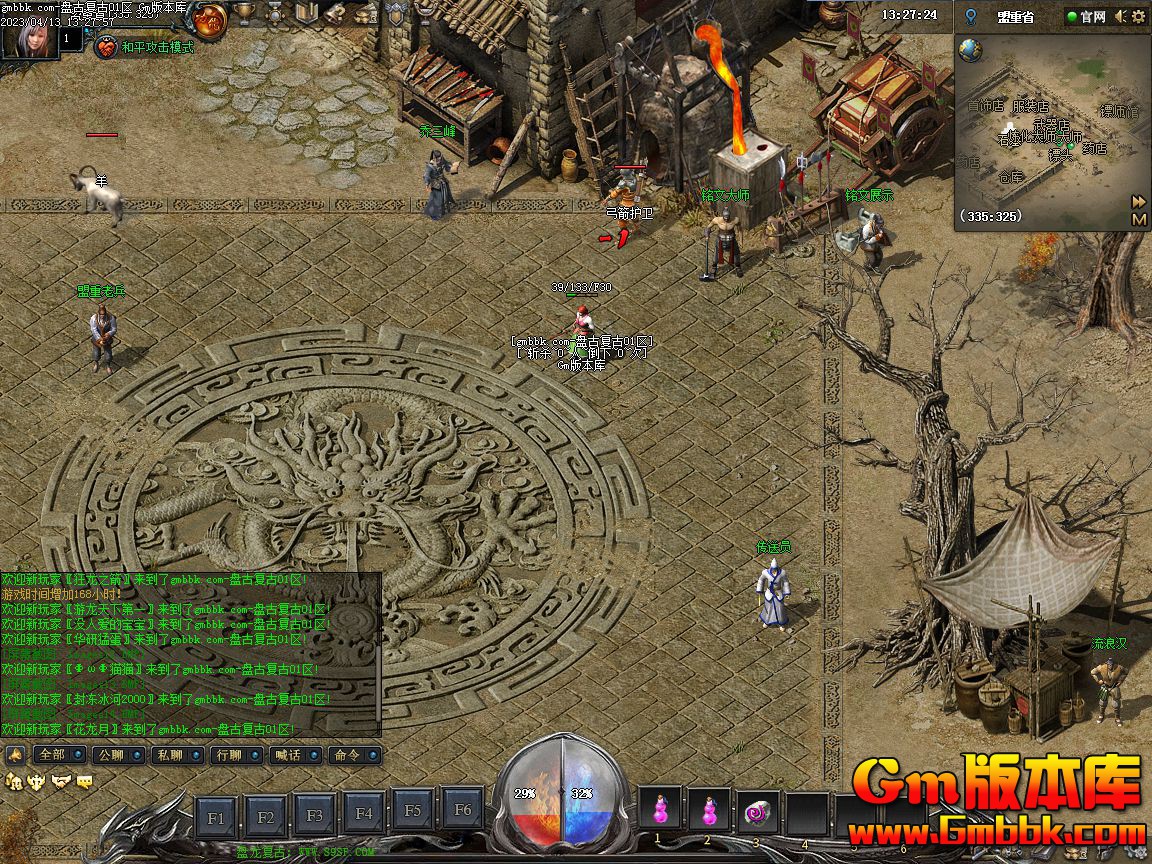Open the full map with the M button

point(1138,217)
